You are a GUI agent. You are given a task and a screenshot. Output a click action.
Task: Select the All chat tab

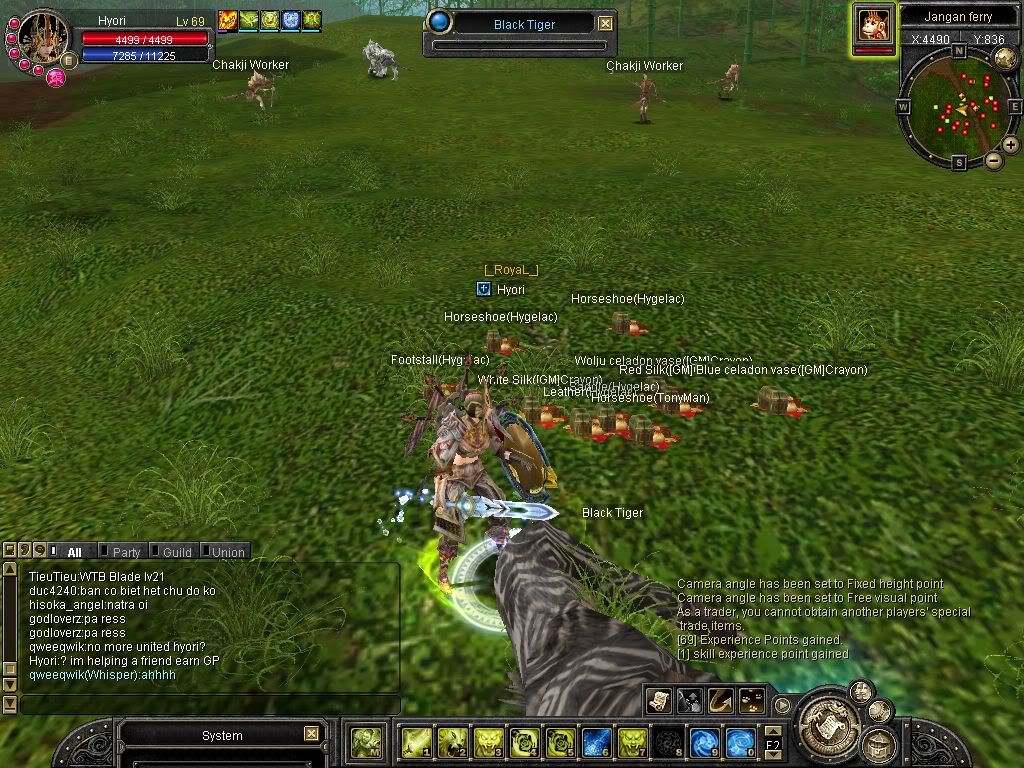coord(74,552)
